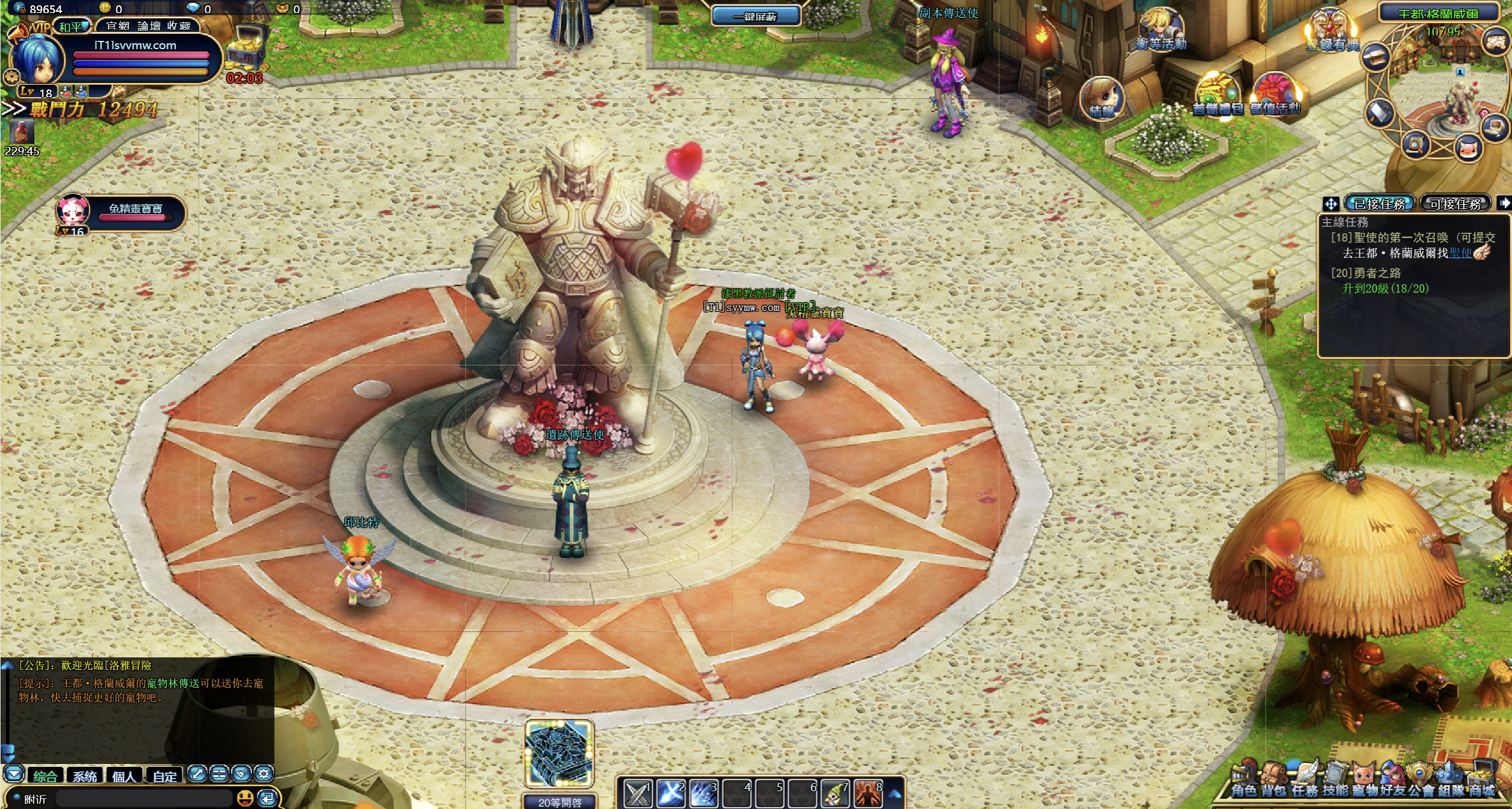Open the 背包 backpack inventory
The width and height of the screenshot is (1512, 809).
pos(1274,781)
